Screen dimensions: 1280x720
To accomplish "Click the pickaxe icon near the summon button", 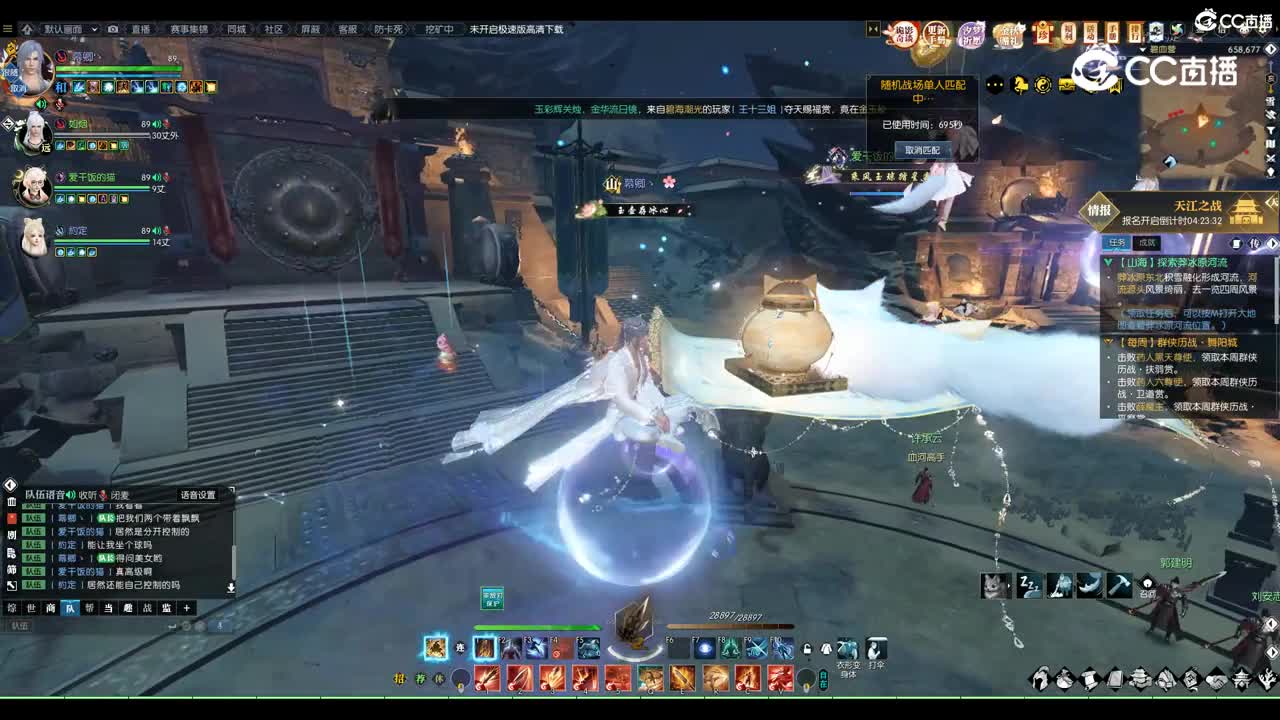I will pos(1119,585).
